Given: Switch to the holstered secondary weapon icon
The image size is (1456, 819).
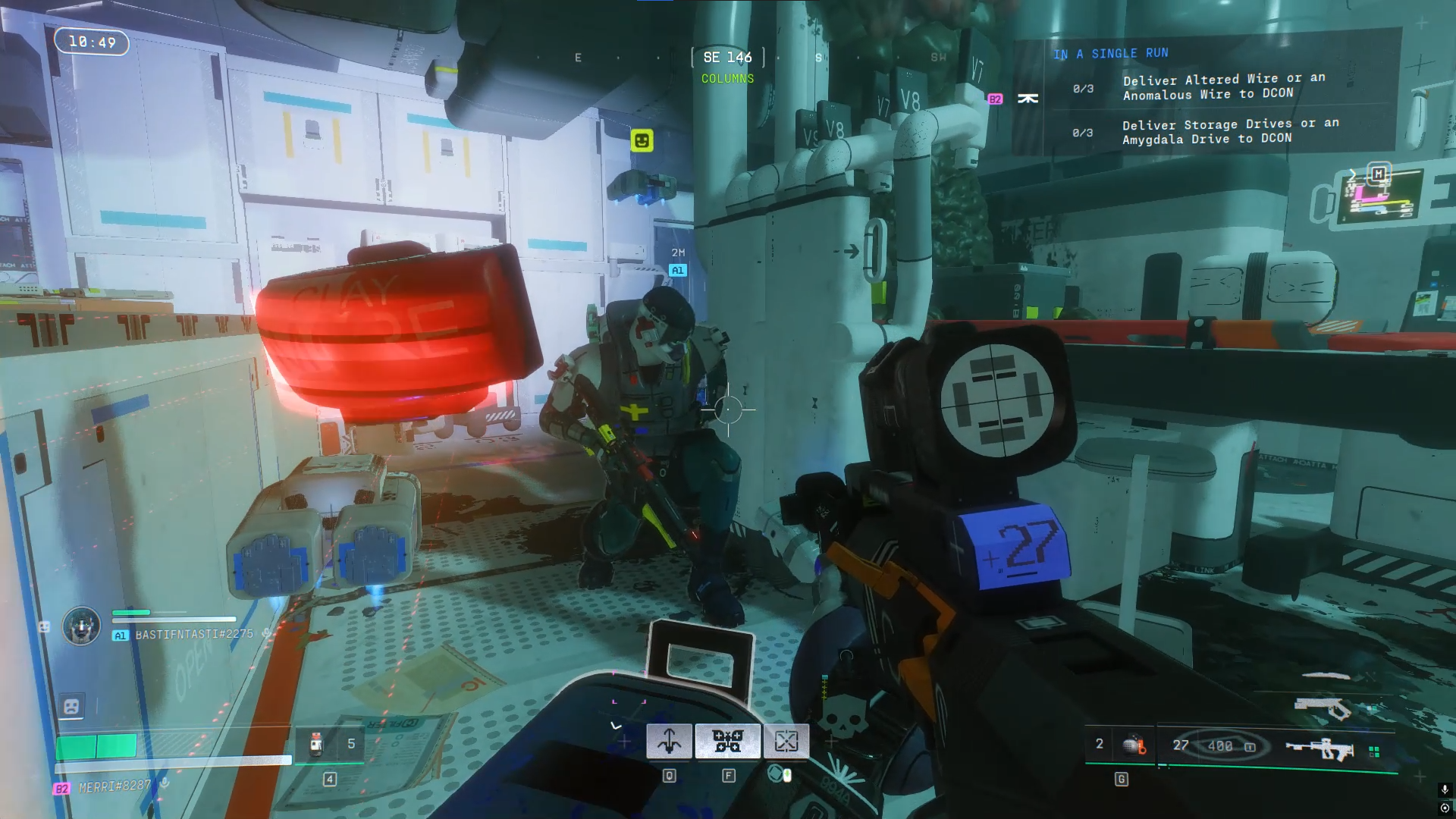Looking at the screenshot, I should 1323,708.
